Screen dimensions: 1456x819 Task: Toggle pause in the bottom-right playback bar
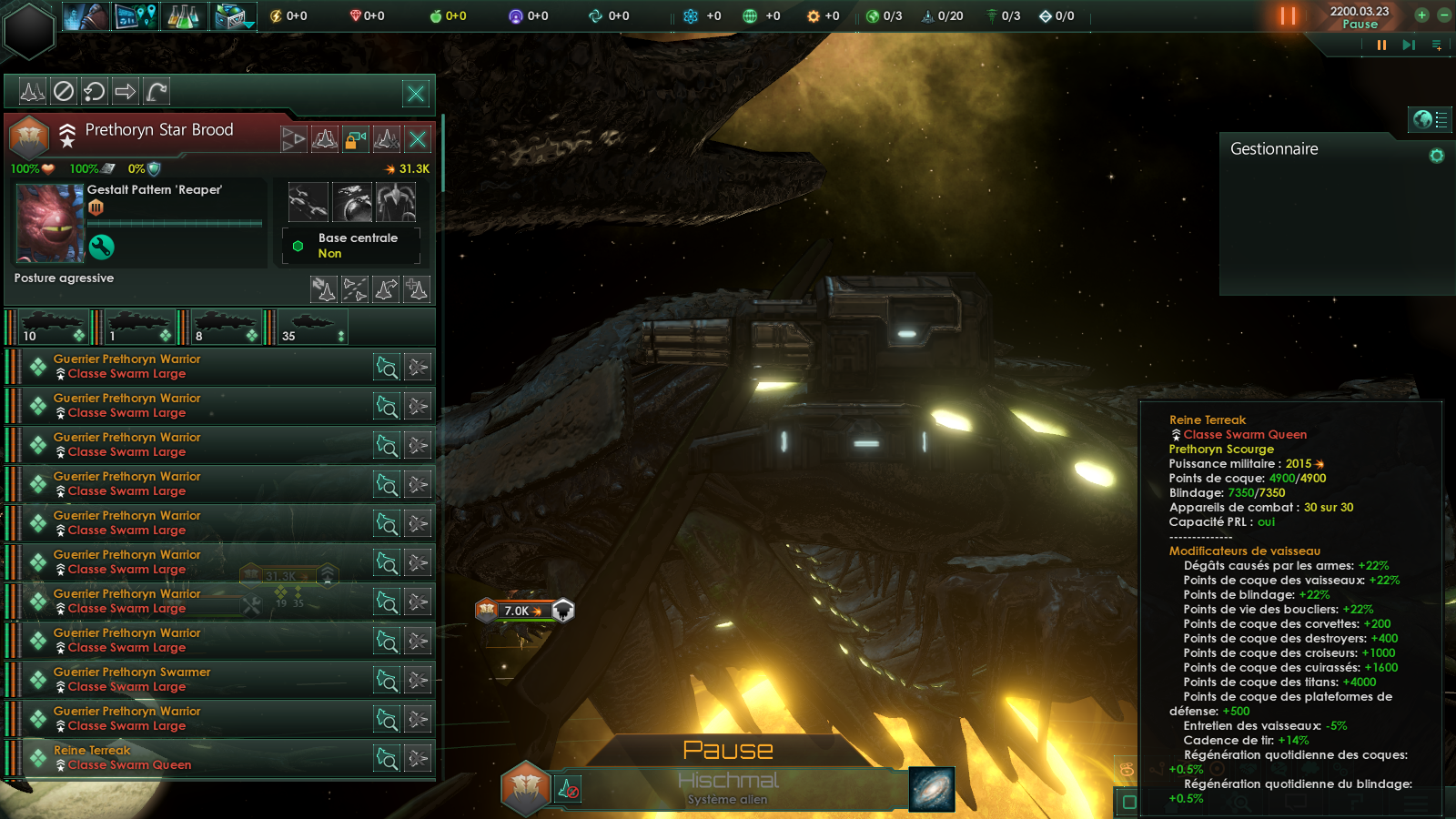1381,45
